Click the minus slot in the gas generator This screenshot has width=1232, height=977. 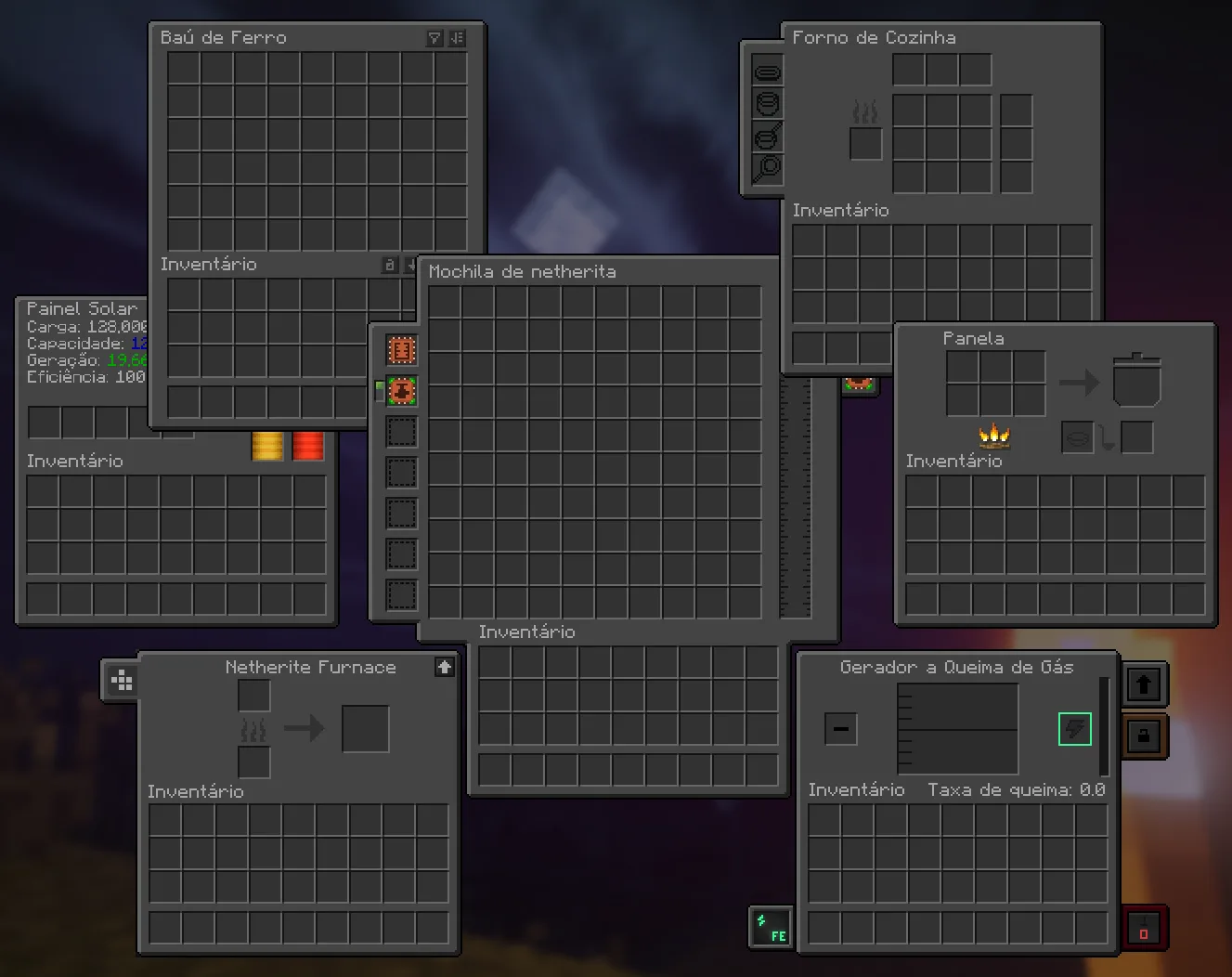841,729
